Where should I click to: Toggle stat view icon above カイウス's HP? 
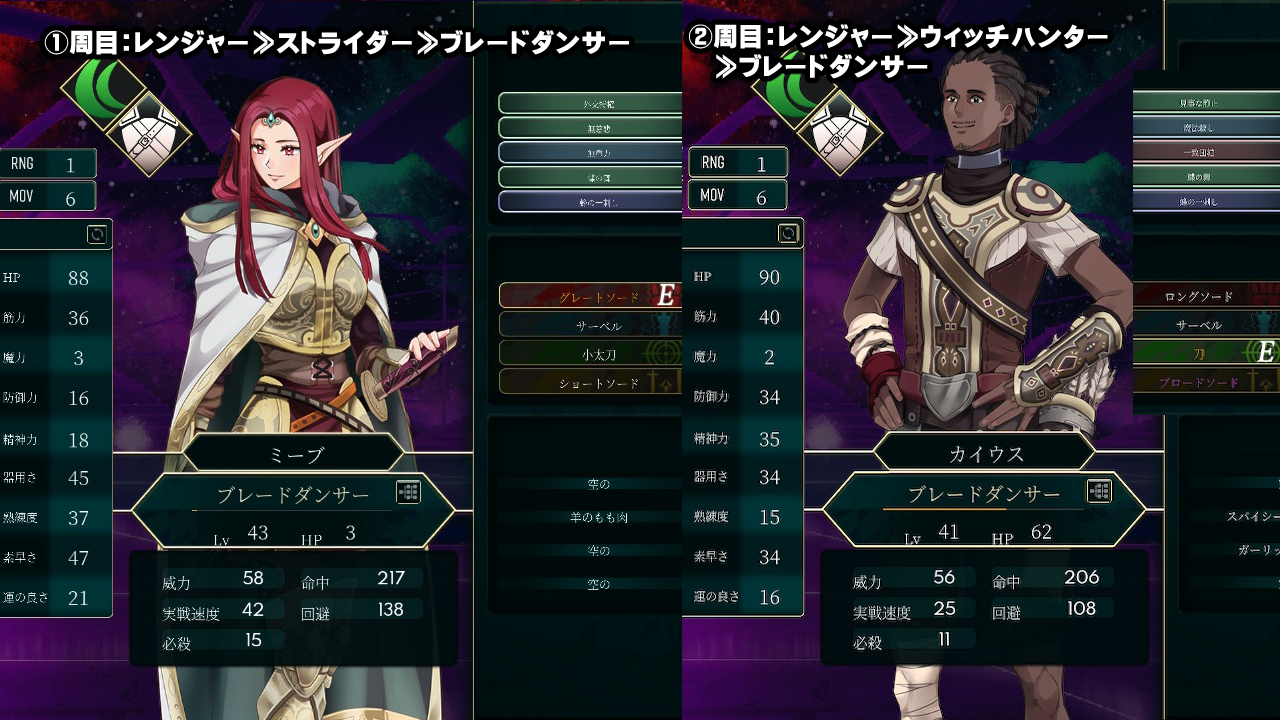(788, 234)
